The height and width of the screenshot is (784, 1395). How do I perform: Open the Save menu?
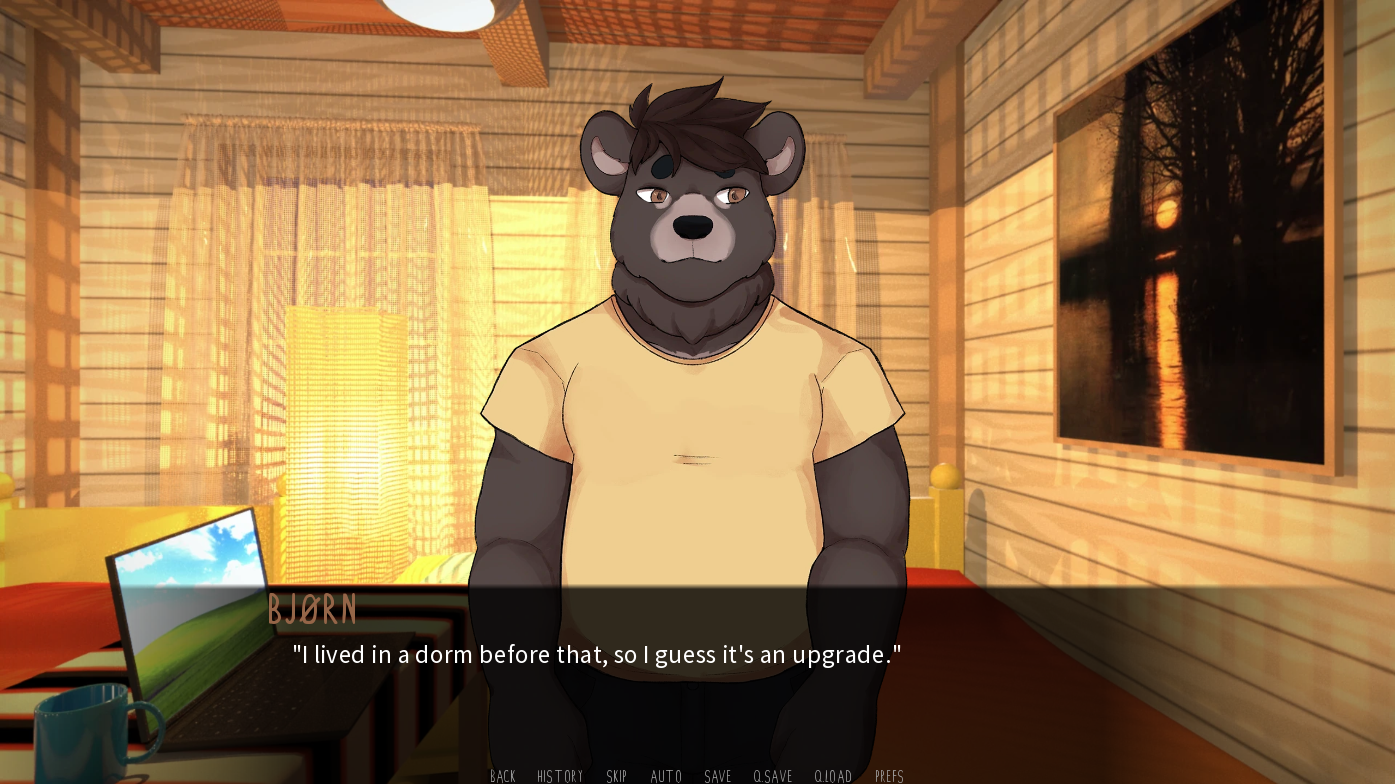(x=718, y=776)
